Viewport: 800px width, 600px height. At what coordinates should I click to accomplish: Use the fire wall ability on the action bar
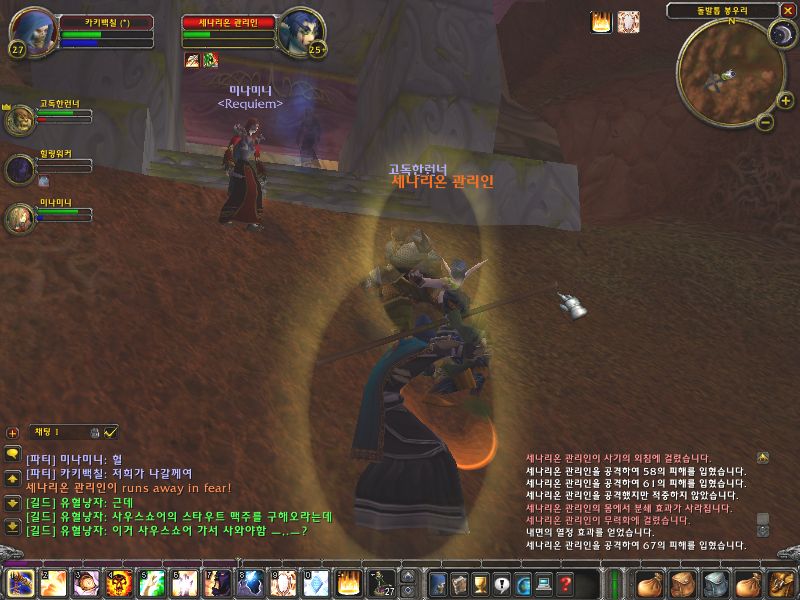347,582
